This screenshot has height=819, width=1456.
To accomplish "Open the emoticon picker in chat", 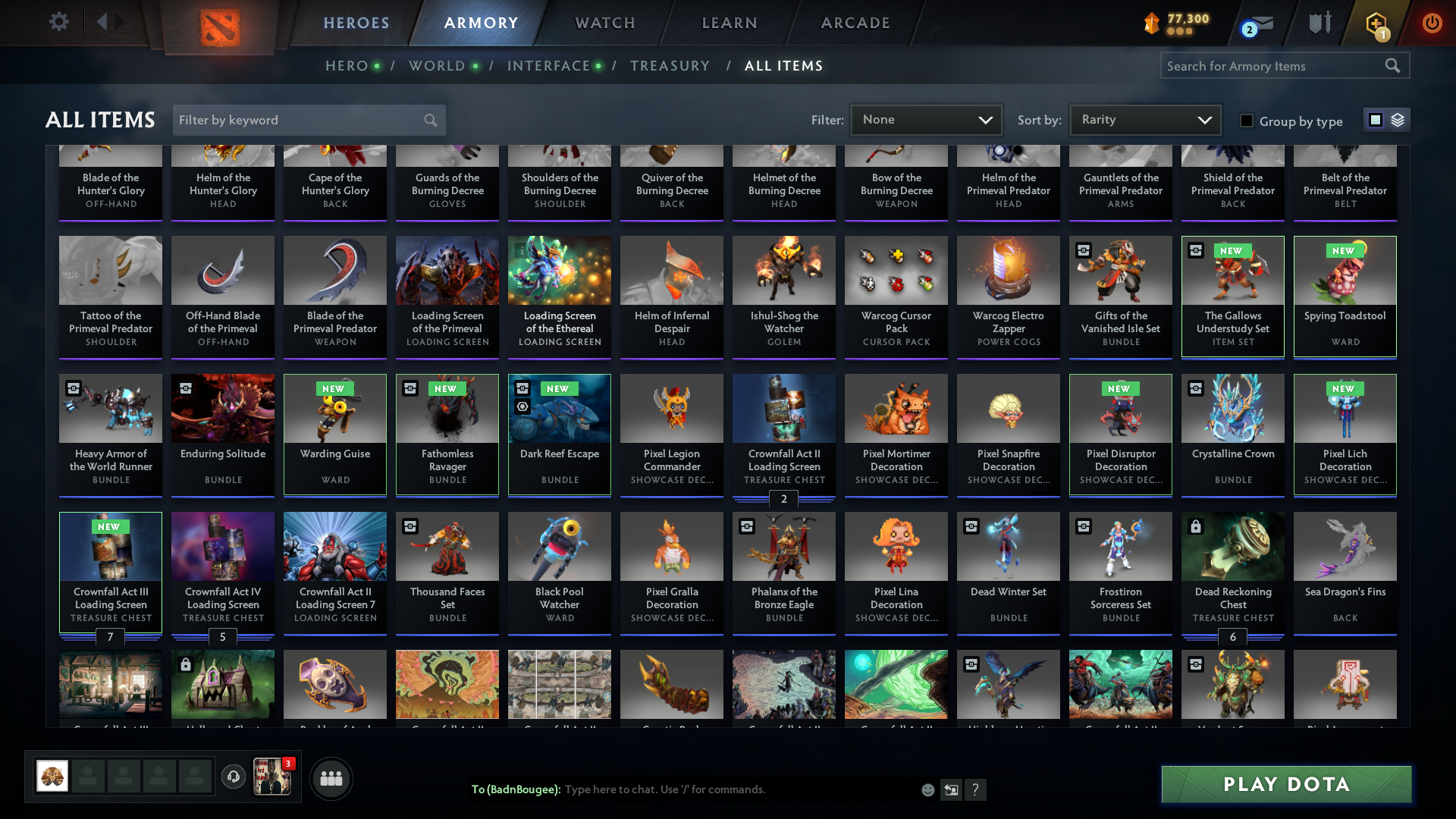I will click(x=927, y=789).
